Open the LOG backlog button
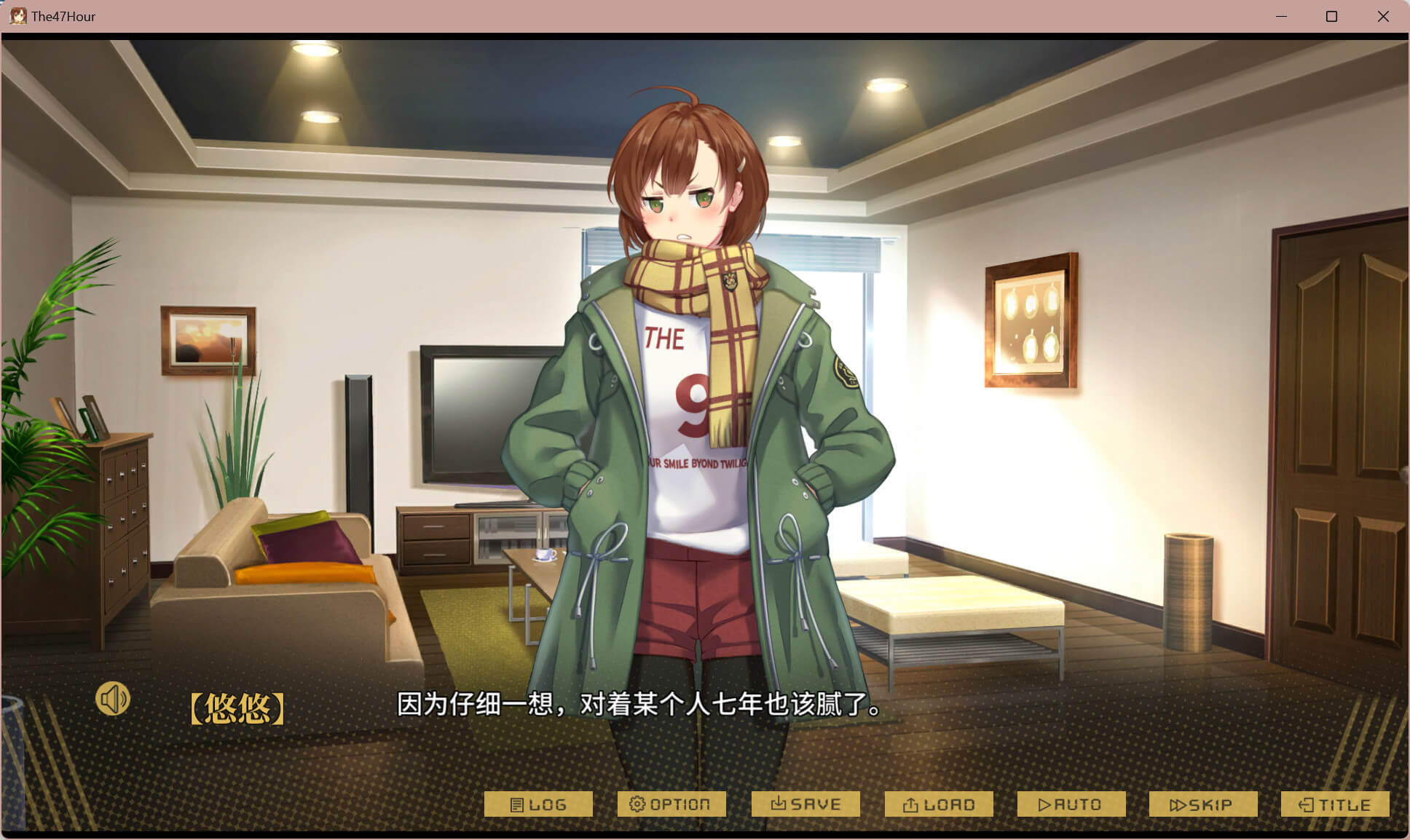 click(x=538, y=804)
